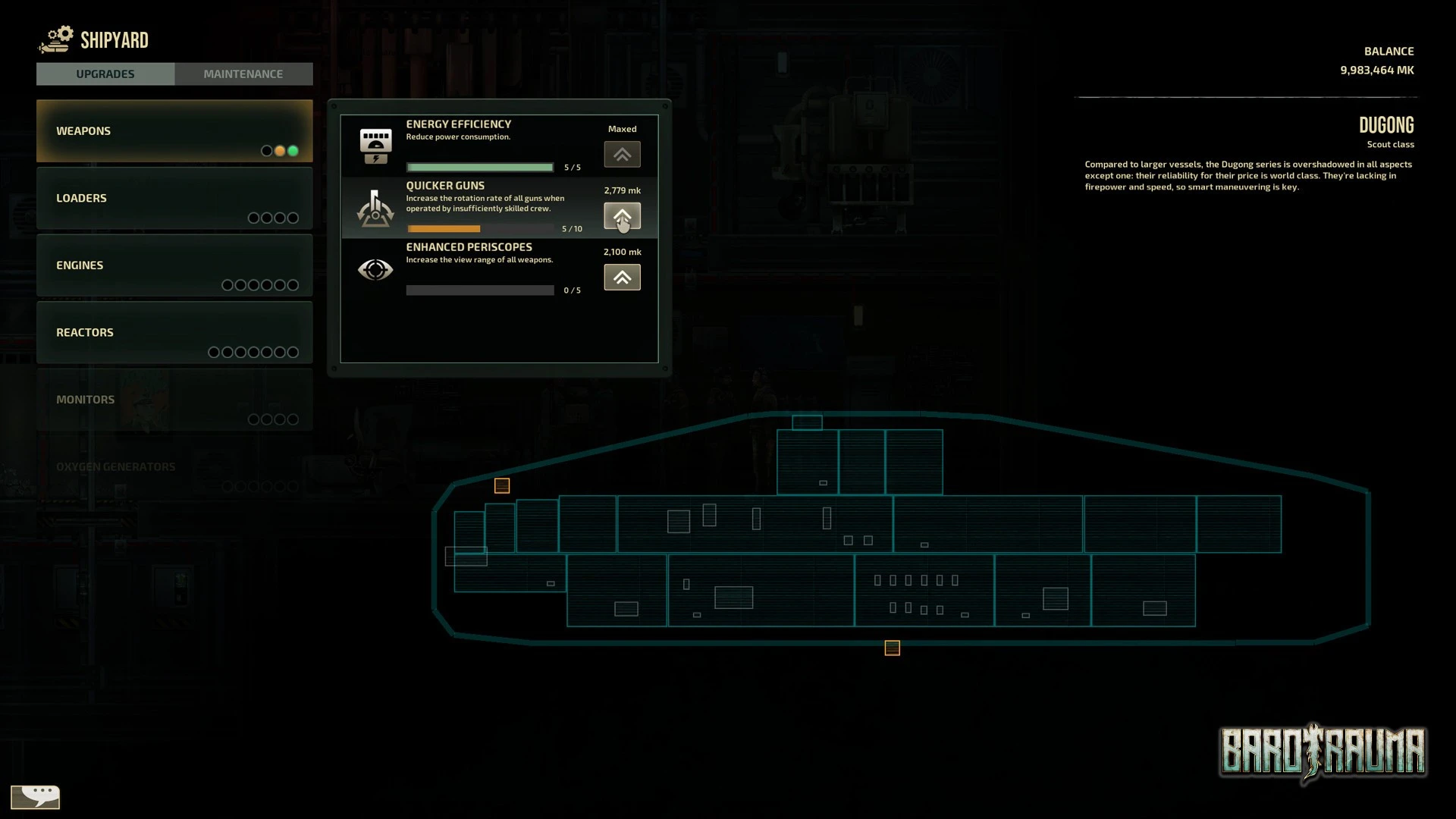The height and width of the screenshot is (819, 1456).
Task: Buy the Quicker Guns upgrade
Action: pos(622,216)
